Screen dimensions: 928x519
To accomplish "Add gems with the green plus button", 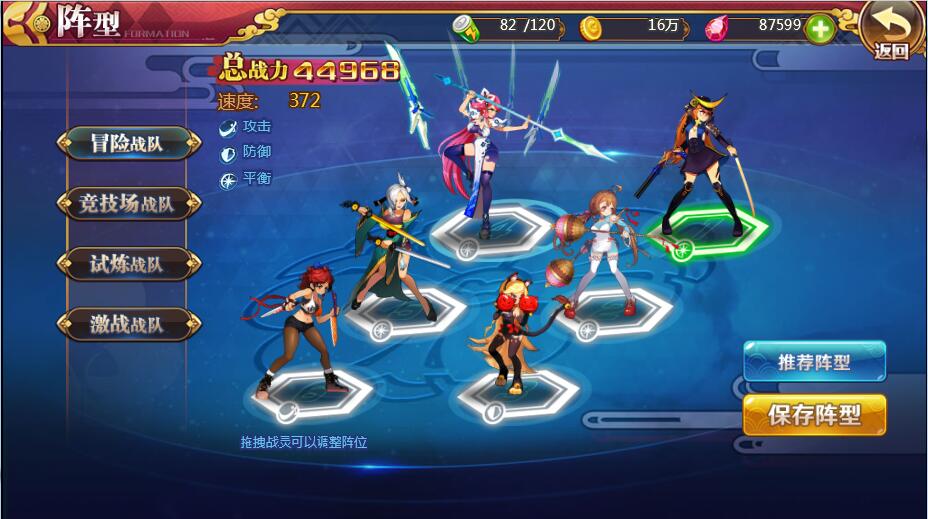I will [820, 28].
